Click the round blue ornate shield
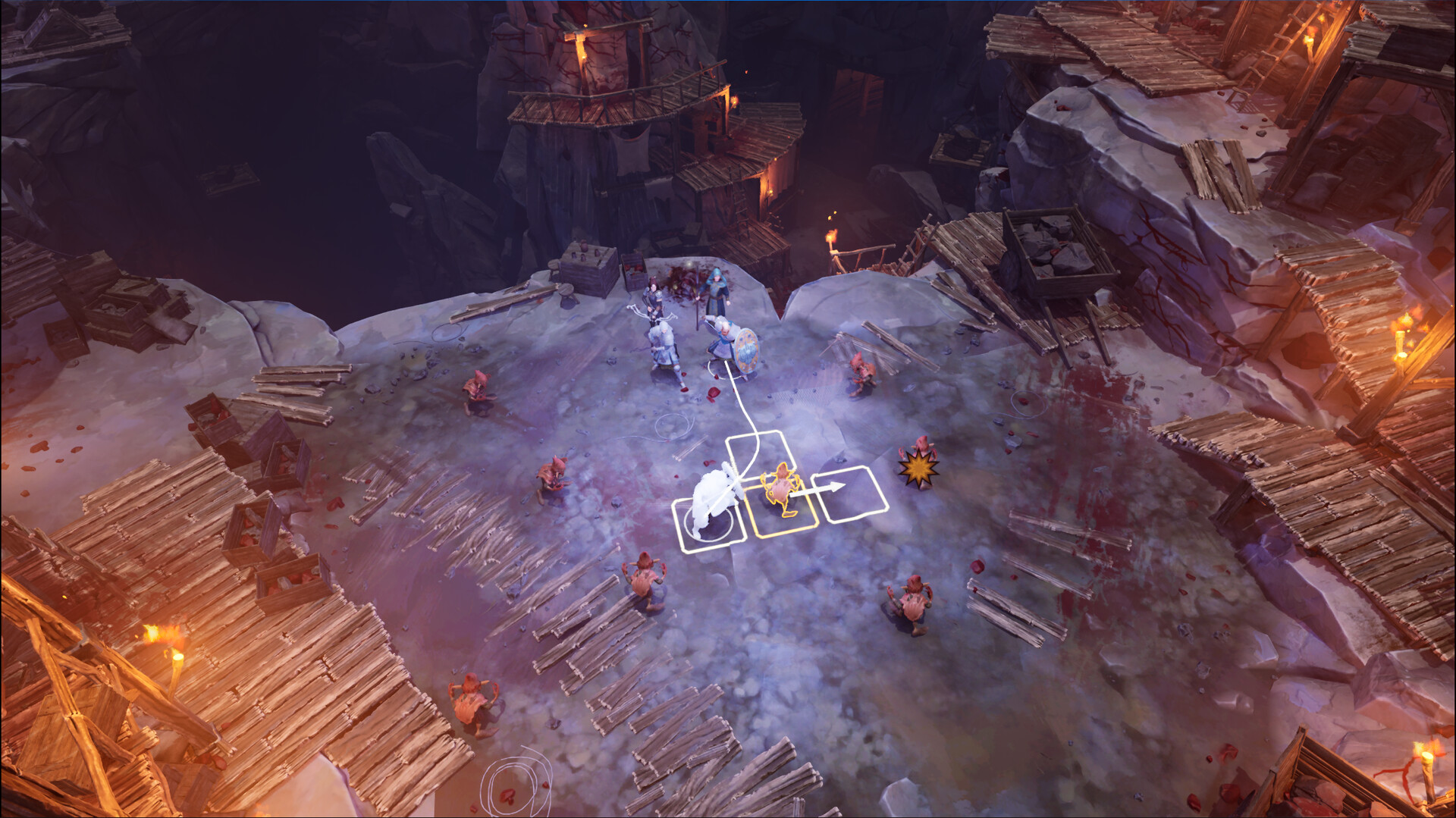Screen dimensions: 1456x818 coord(745,350)
